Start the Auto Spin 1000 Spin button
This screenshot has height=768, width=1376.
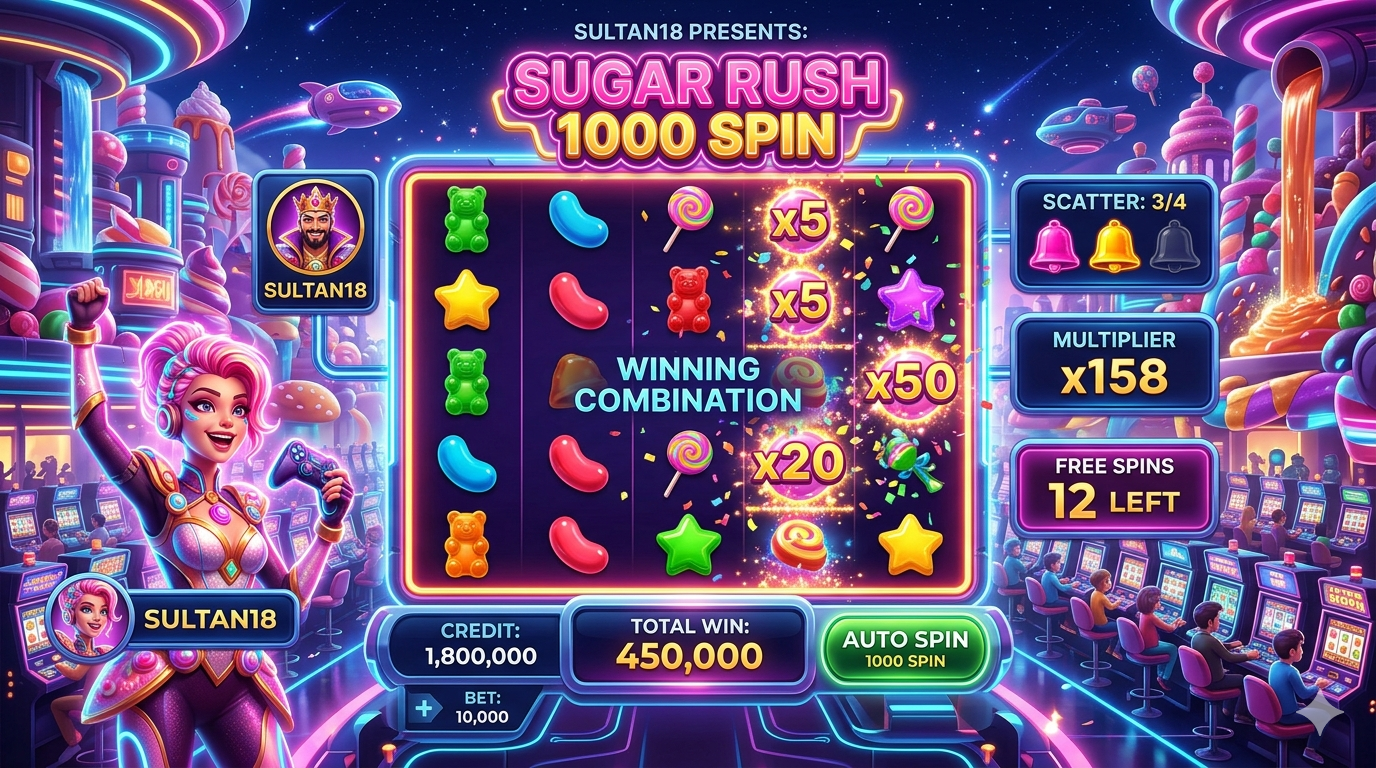tap(904, 647)
